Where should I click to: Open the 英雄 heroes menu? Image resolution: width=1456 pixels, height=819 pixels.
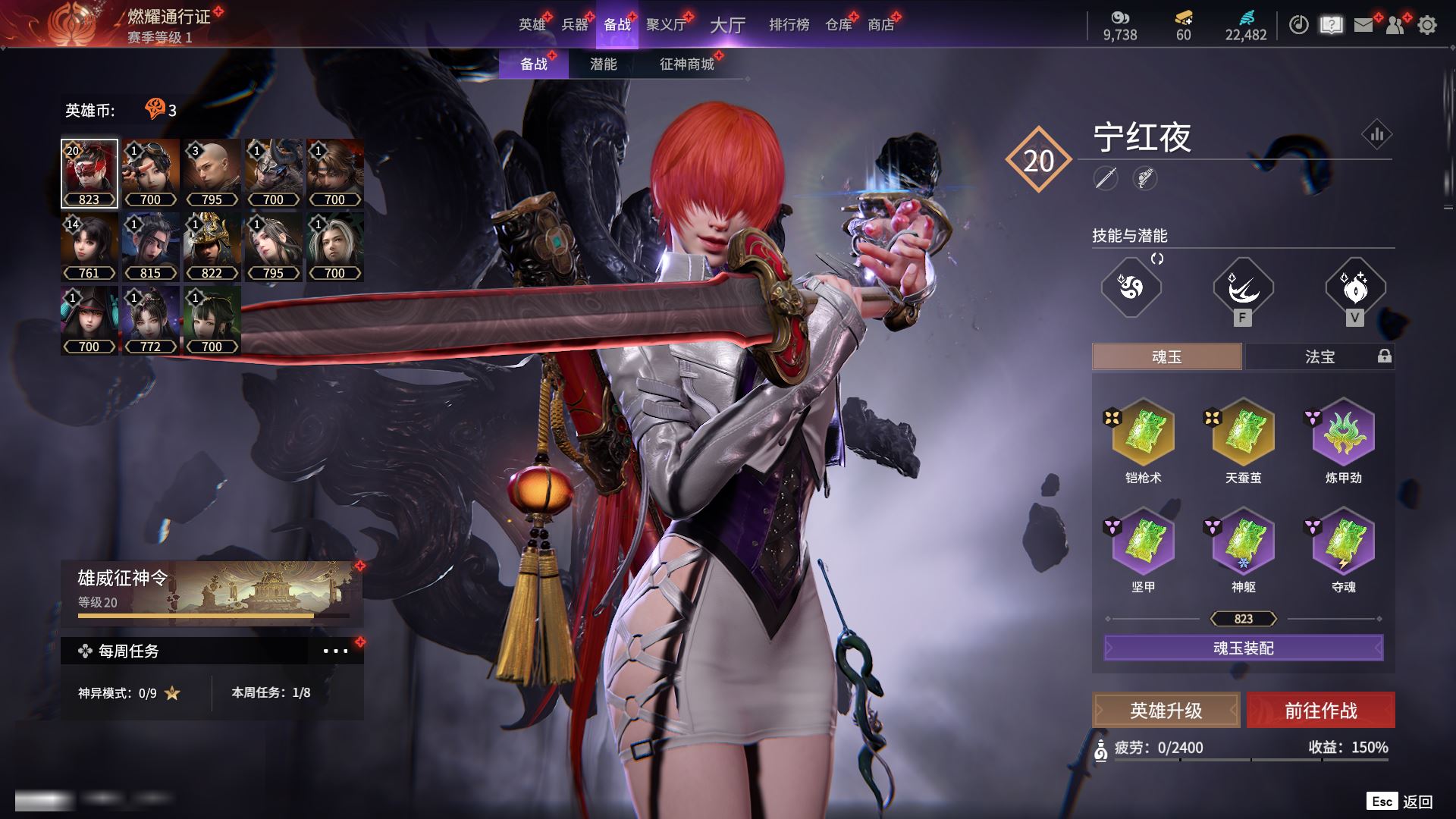[532, 25]
